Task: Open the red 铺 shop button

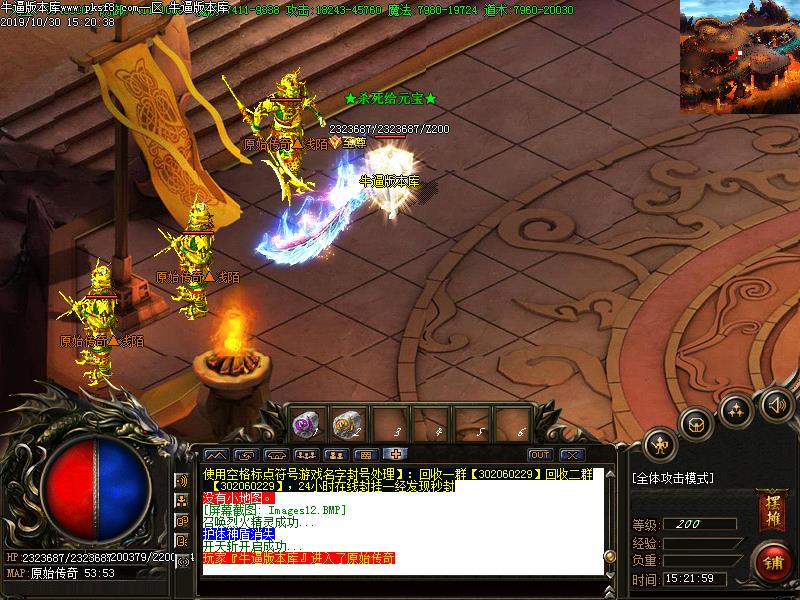Action: [771, 560]
